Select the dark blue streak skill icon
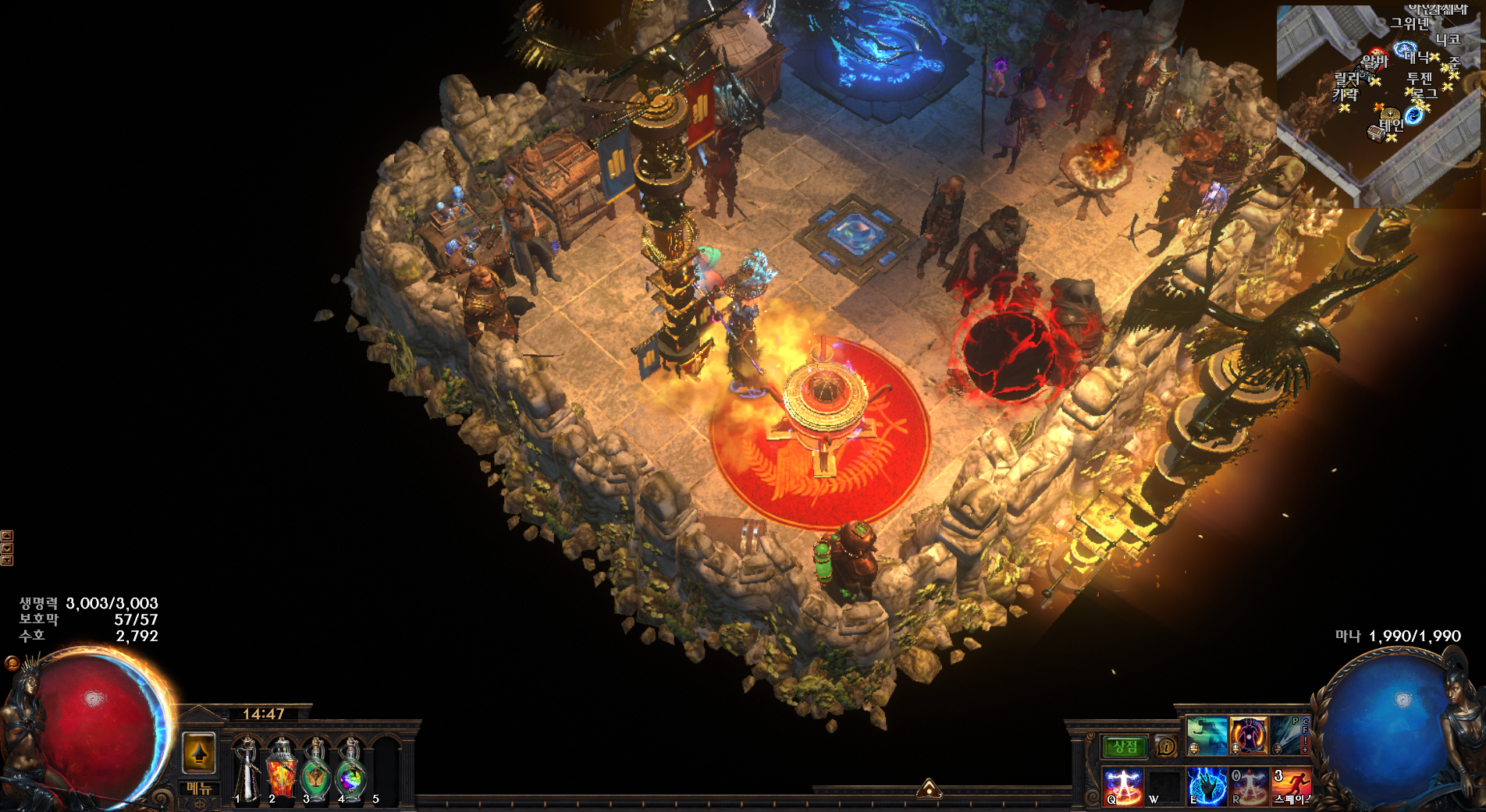This screenshot has height=812, width=1486. 1289,735
